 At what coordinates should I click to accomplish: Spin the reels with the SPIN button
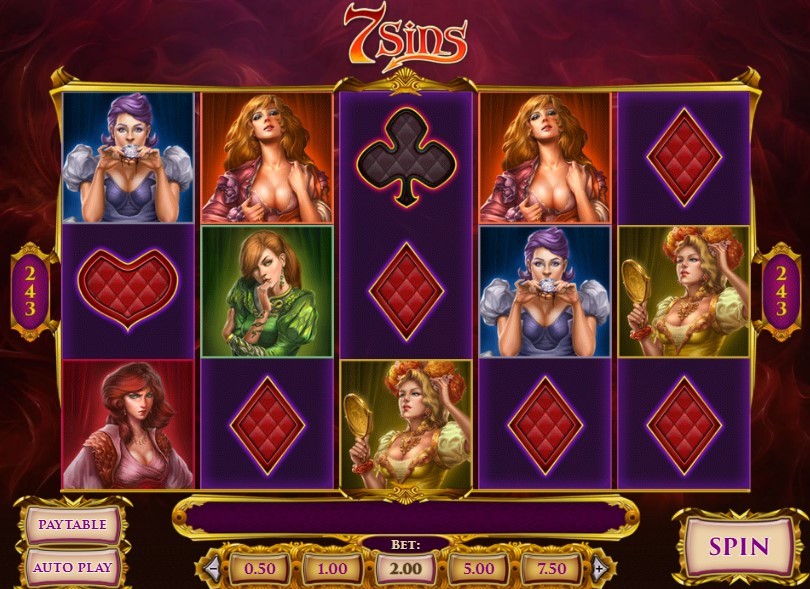pyautogui.click(x=739, y=547)
